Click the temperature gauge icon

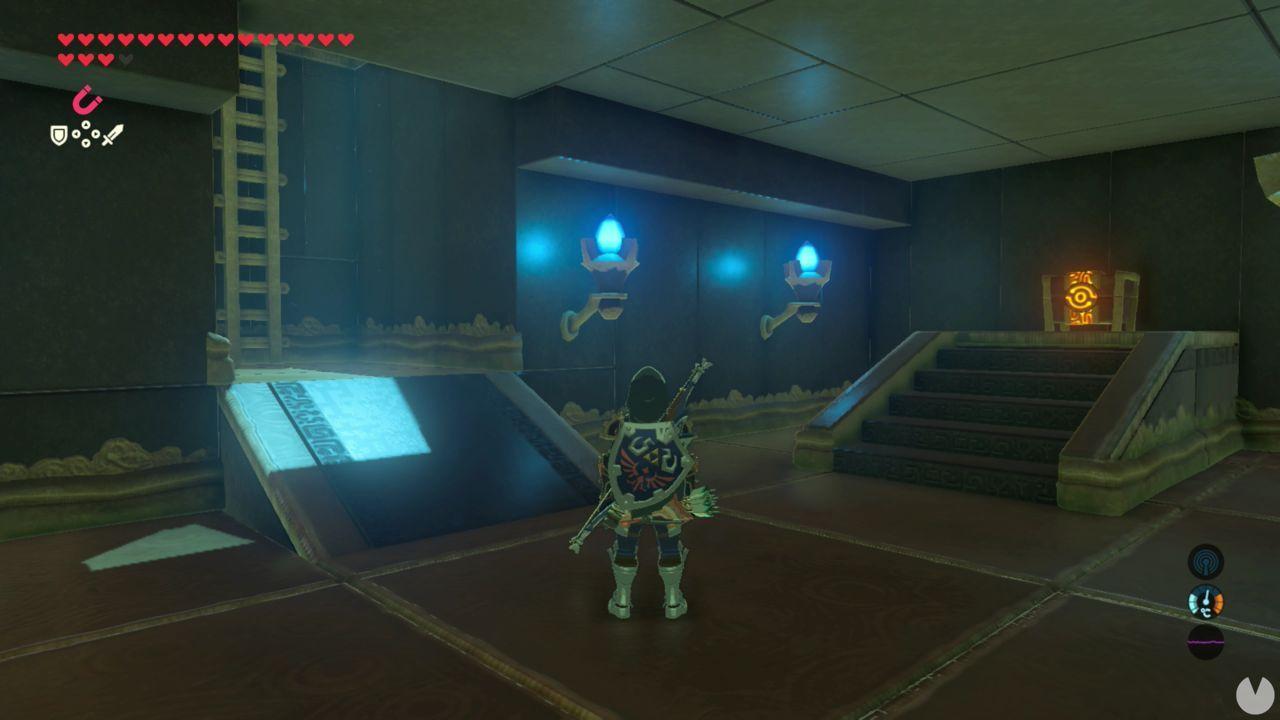click(x=1207, y=603)
